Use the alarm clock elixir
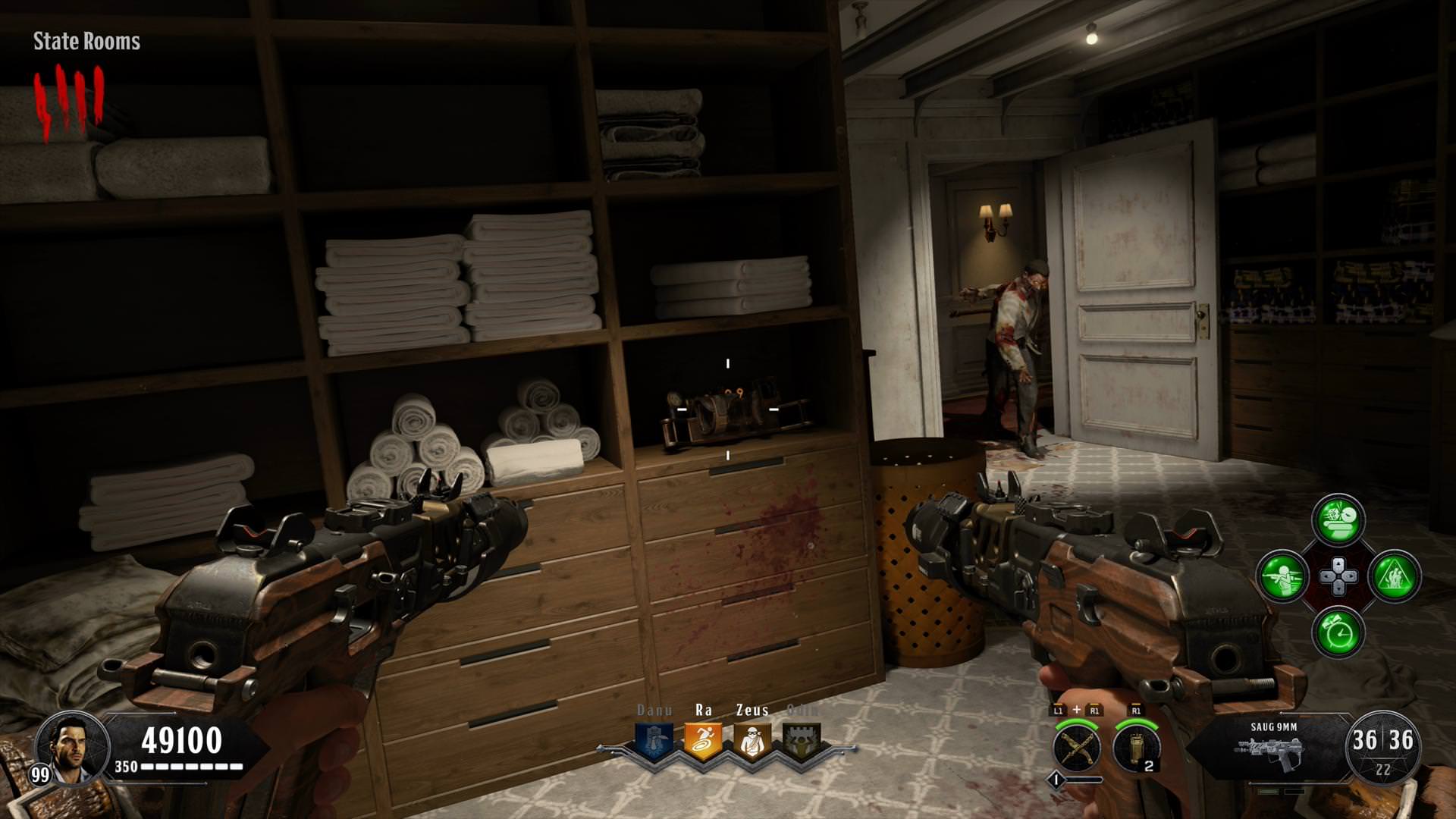Screen dimensions: 1456x819 click(1338, 632)
